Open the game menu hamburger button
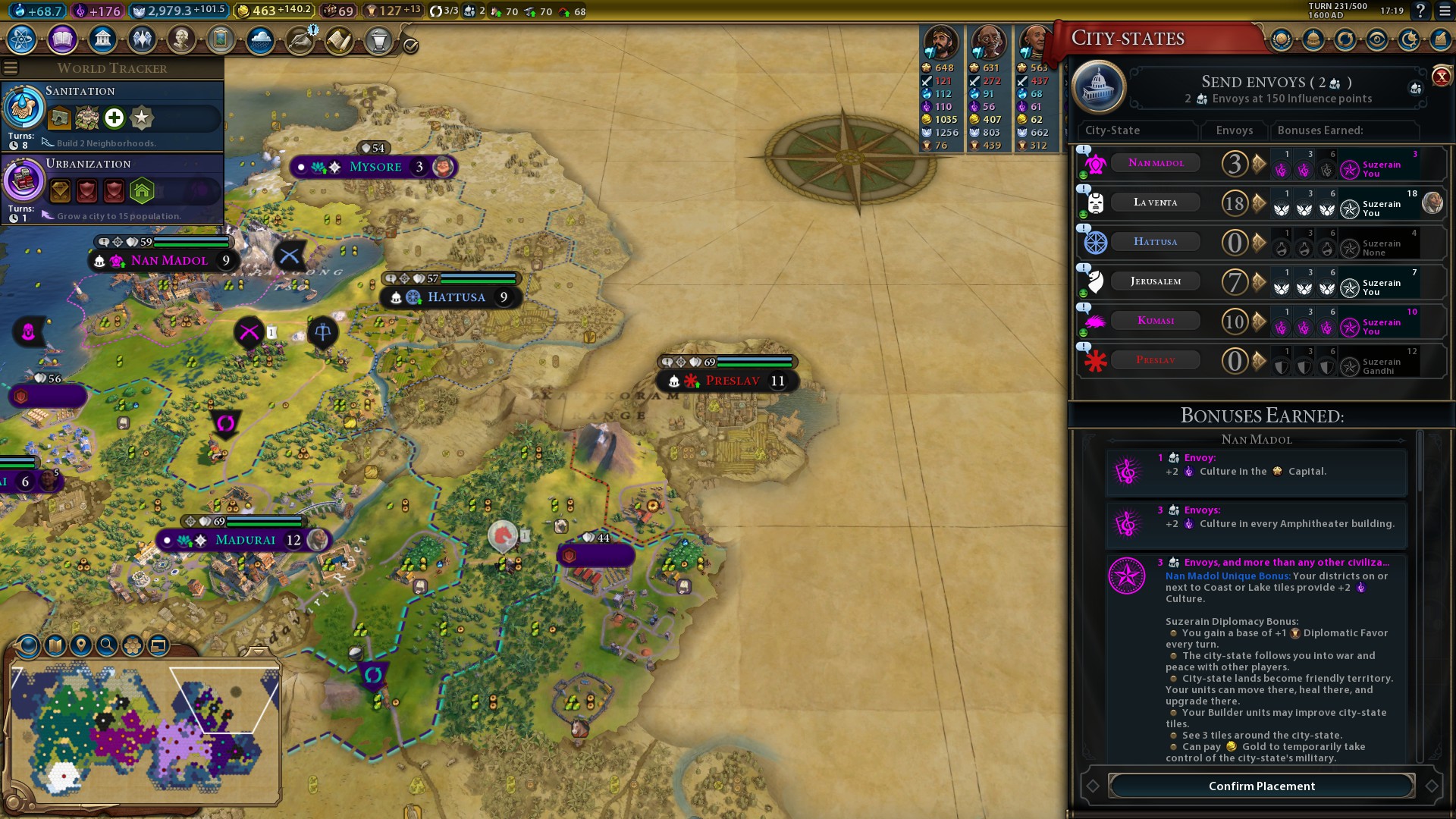This screenshot has width=1456, height=819. click(x=1444, y=11)
